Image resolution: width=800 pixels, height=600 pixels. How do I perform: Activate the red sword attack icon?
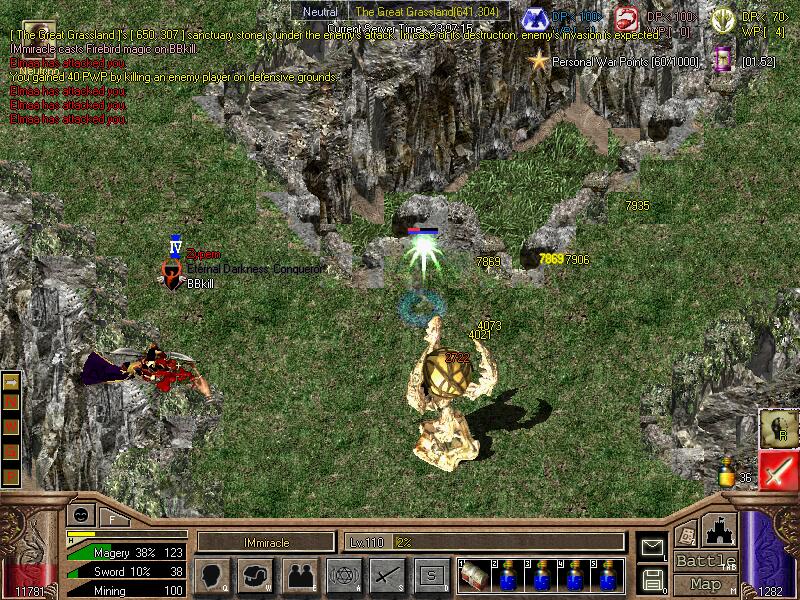(777, 470)
